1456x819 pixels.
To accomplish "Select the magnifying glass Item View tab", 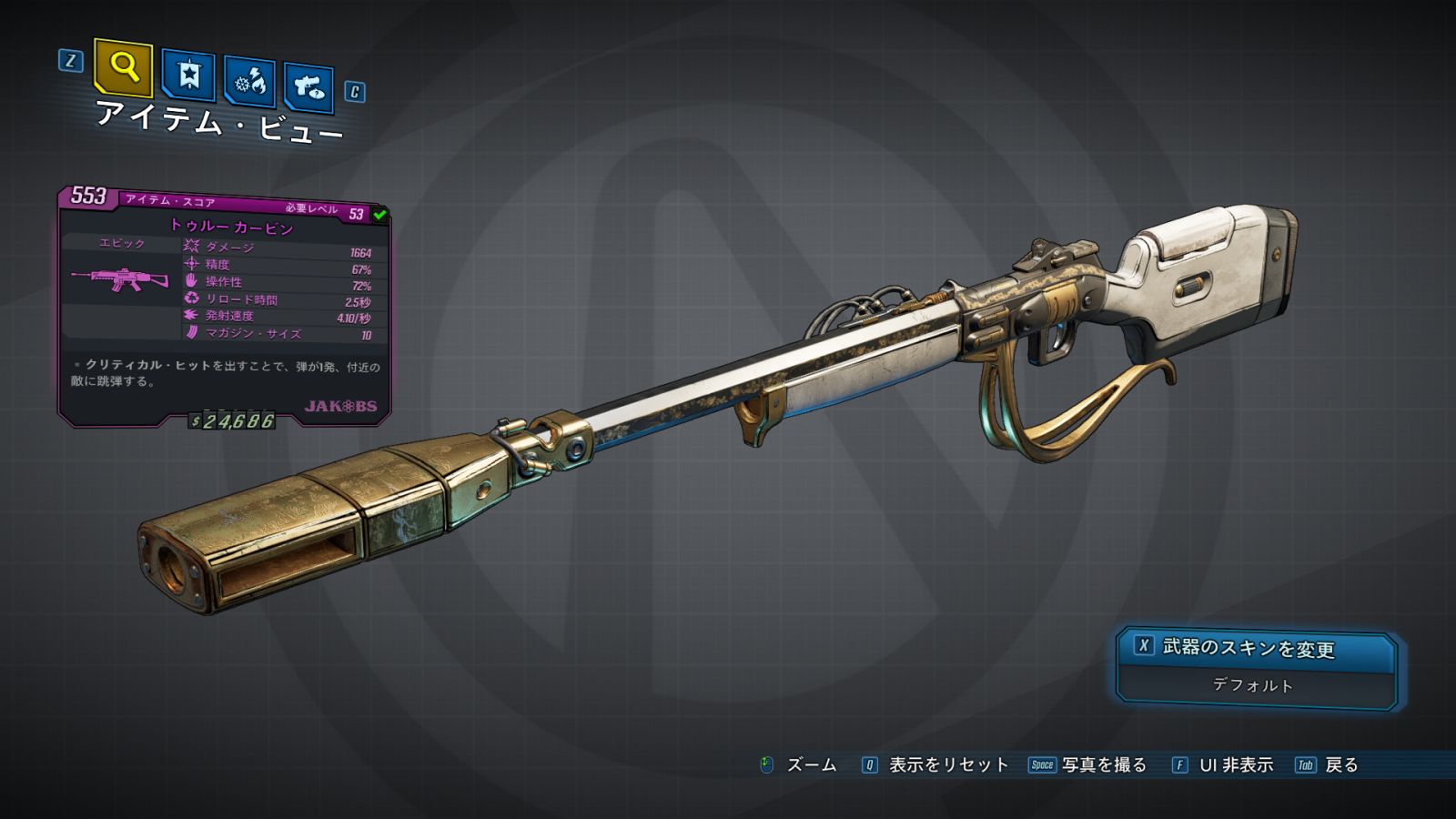I will (x=123, y=67).
